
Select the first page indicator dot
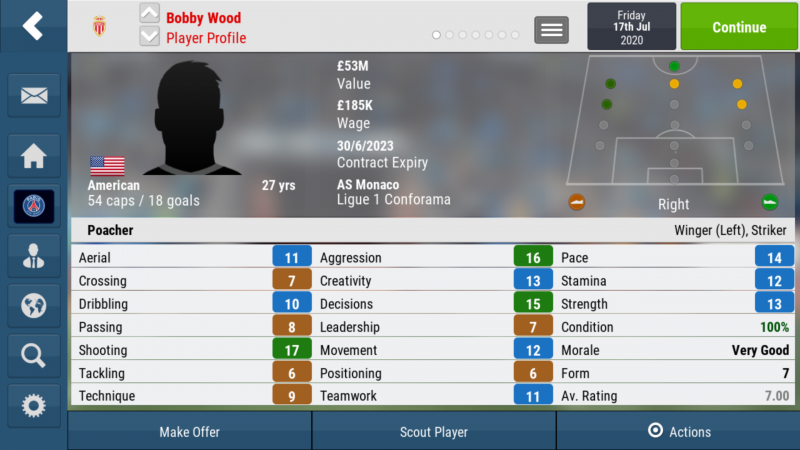437,35
